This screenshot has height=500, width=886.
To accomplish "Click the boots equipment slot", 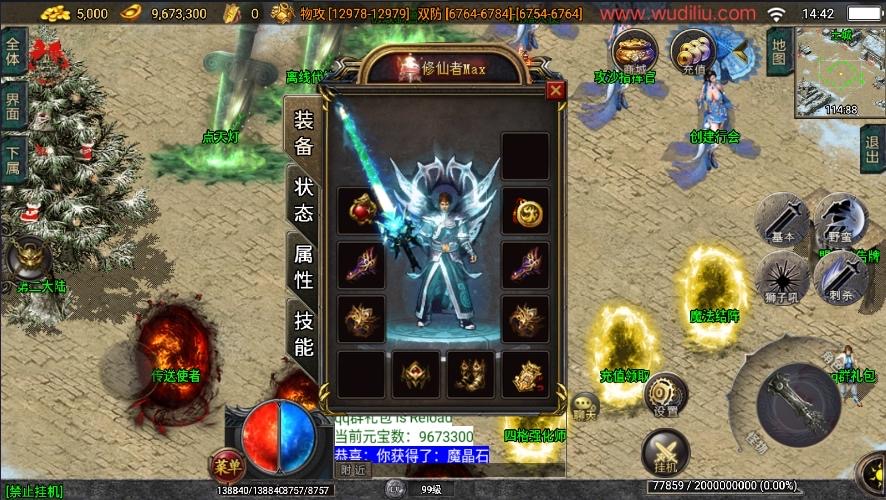I will coord(470,374).
